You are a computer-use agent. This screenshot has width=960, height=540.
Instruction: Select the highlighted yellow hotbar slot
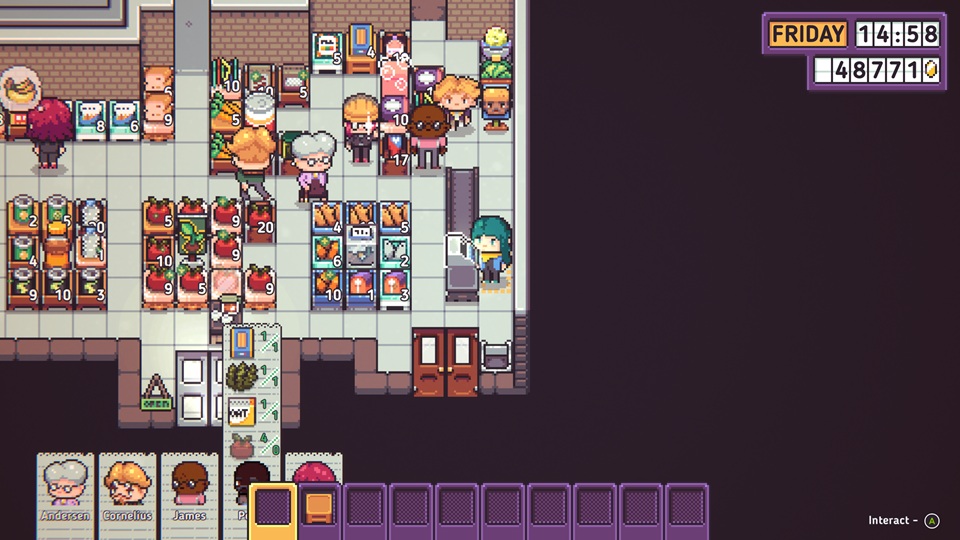pyautogui.click(x=272, y=509)
